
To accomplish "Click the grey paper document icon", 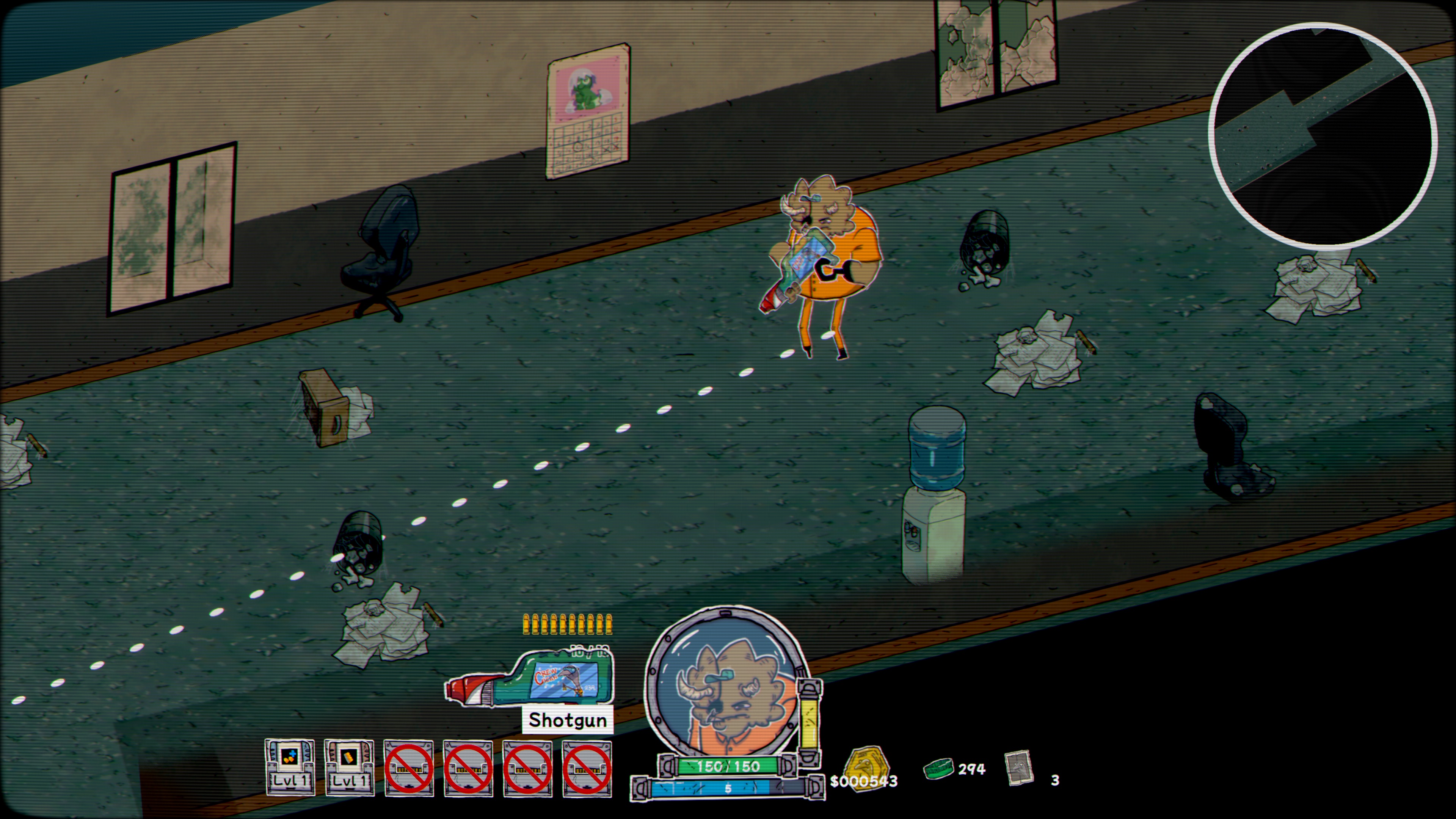I will point(1019,768).
